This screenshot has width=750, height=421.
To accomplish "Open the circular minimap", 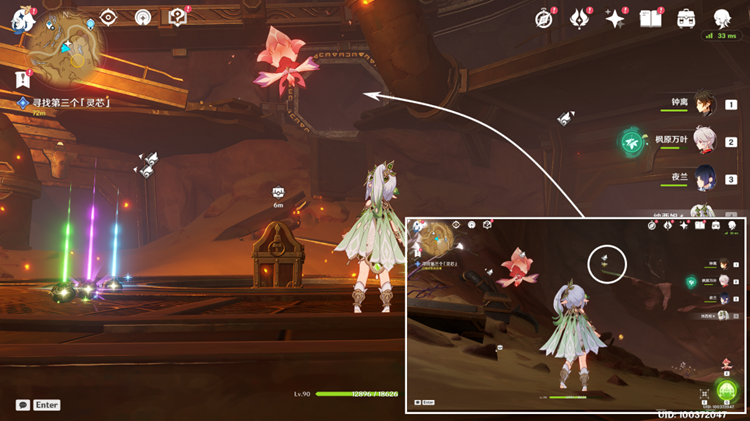I will (66, 42).
